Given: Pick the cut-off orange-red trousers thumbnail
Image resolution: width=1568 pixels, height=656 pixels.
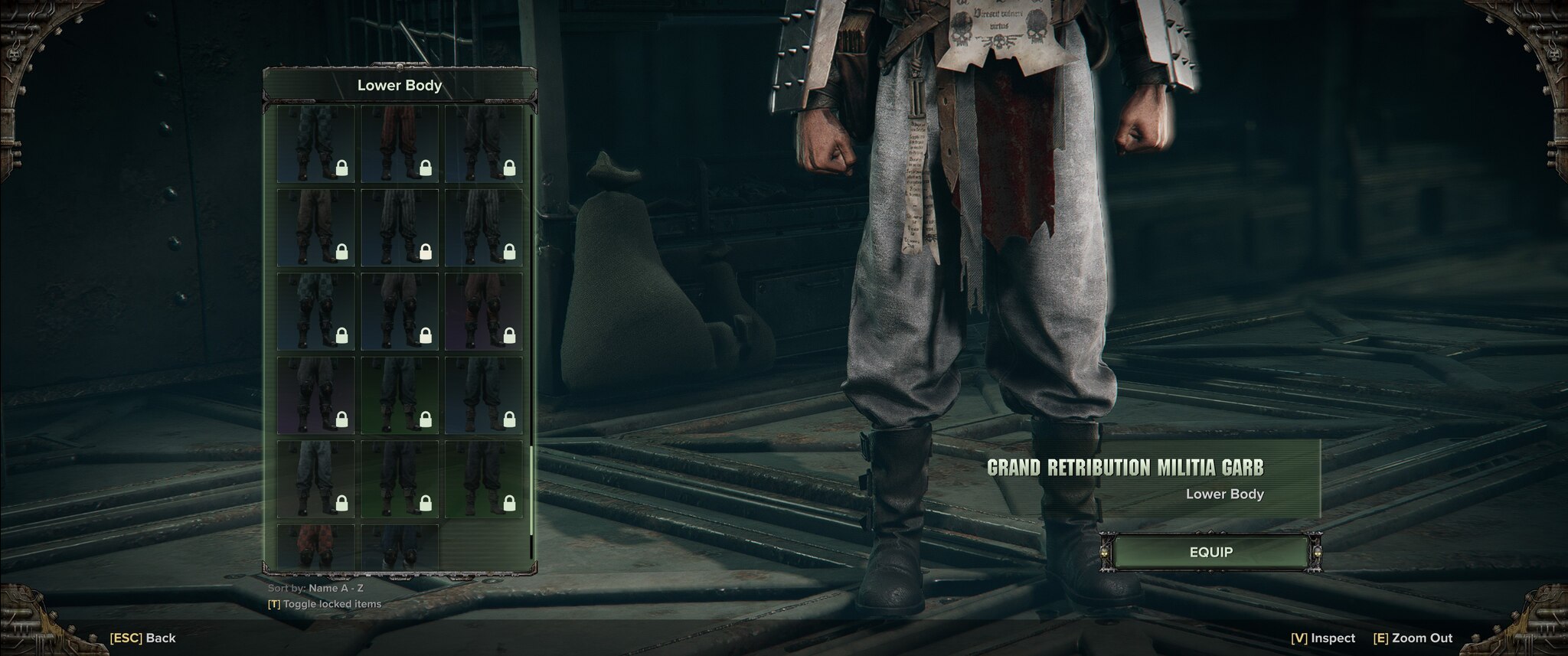Looking at the screenshot, I should [315, 547].
